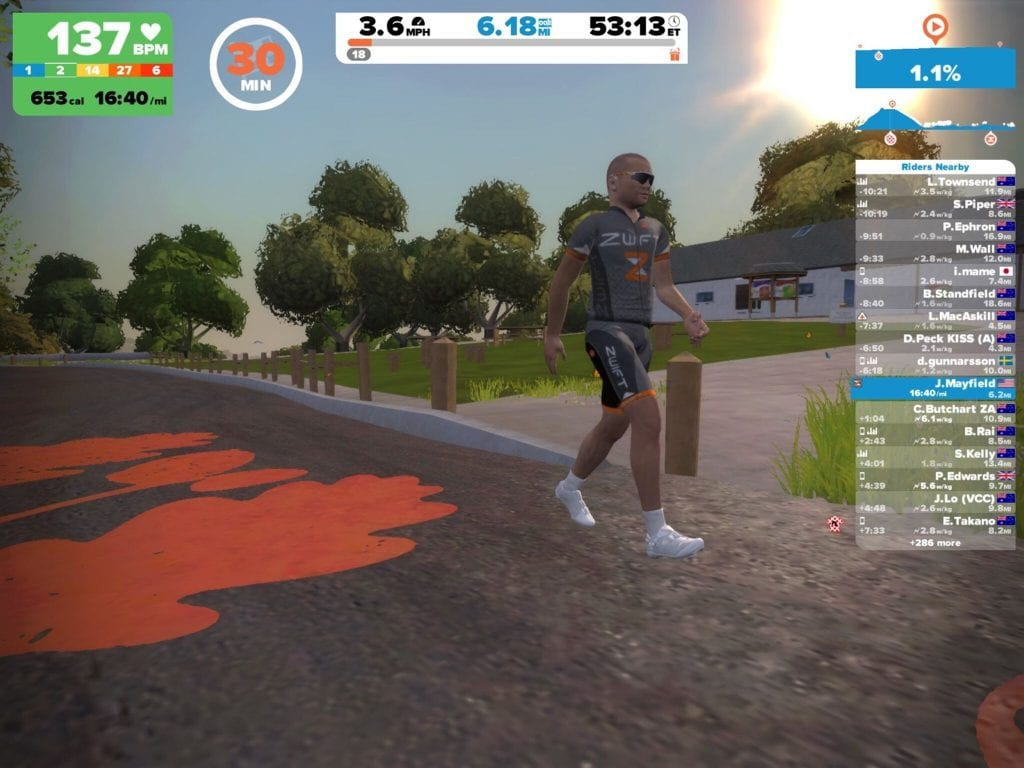Viewport: 1024px width, 768px height.
Task: Click the highlighted J.Mayfield row
Action: coord(935,388)
